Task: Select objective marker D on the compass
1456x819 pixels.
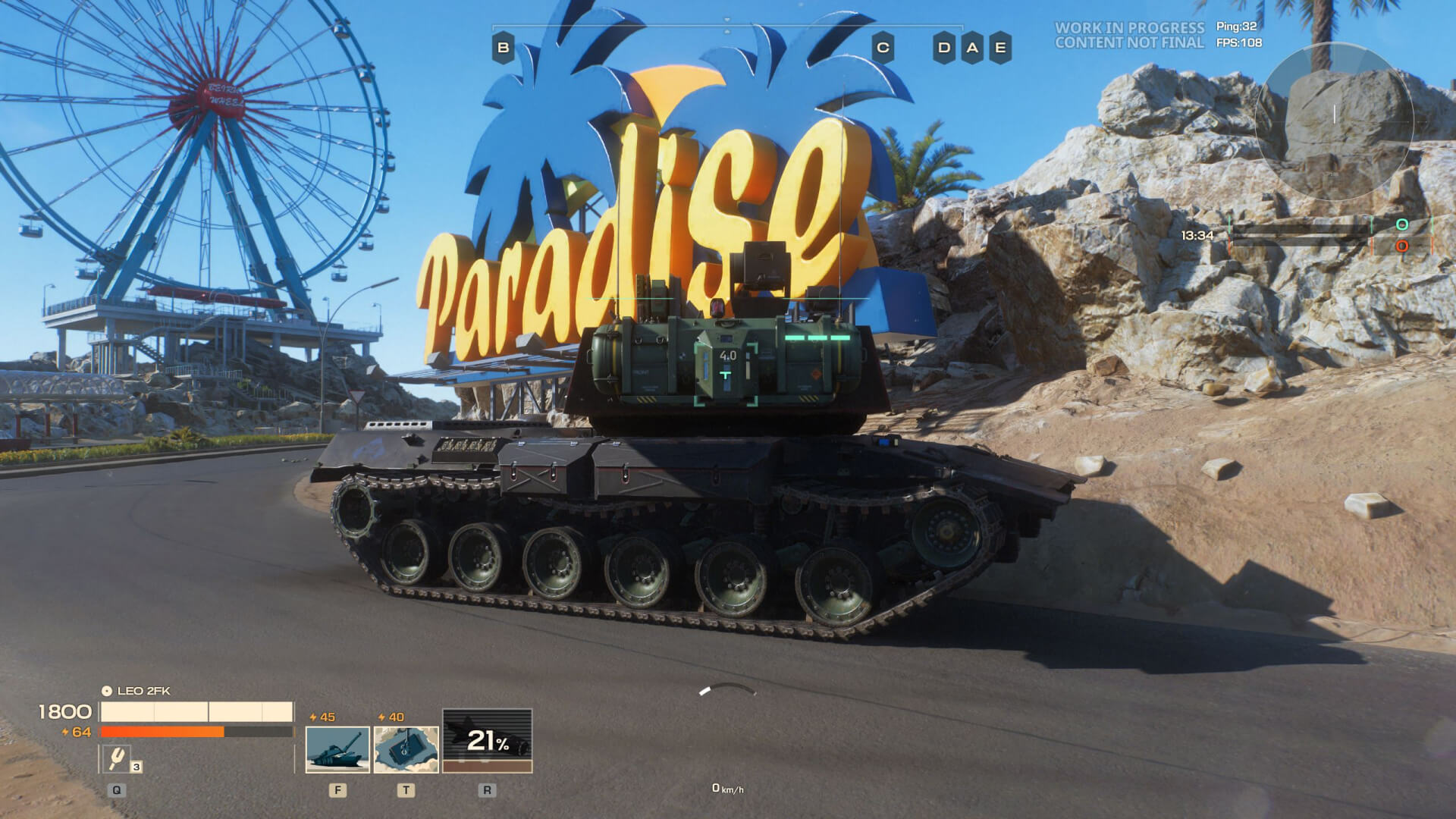Action: (x=944, y=48)
